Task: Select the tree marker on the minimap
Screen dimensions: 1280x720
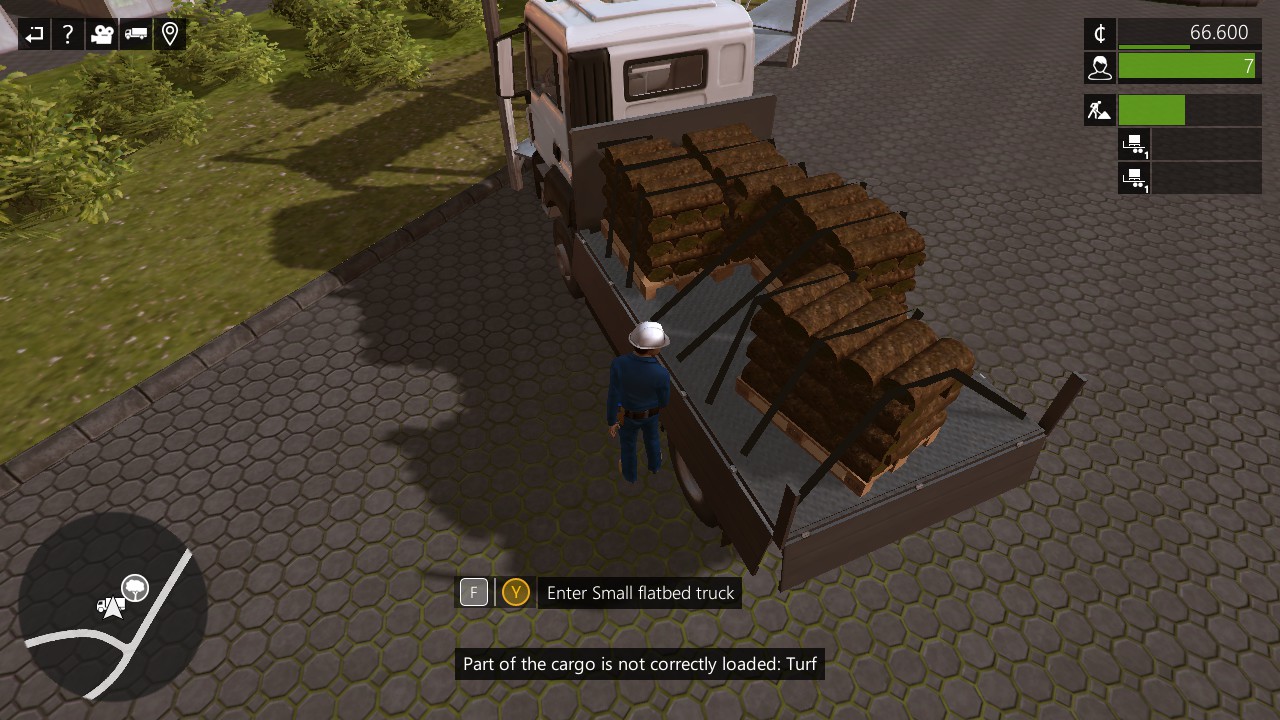Action: pyautogui.click(x=135, y=588)
